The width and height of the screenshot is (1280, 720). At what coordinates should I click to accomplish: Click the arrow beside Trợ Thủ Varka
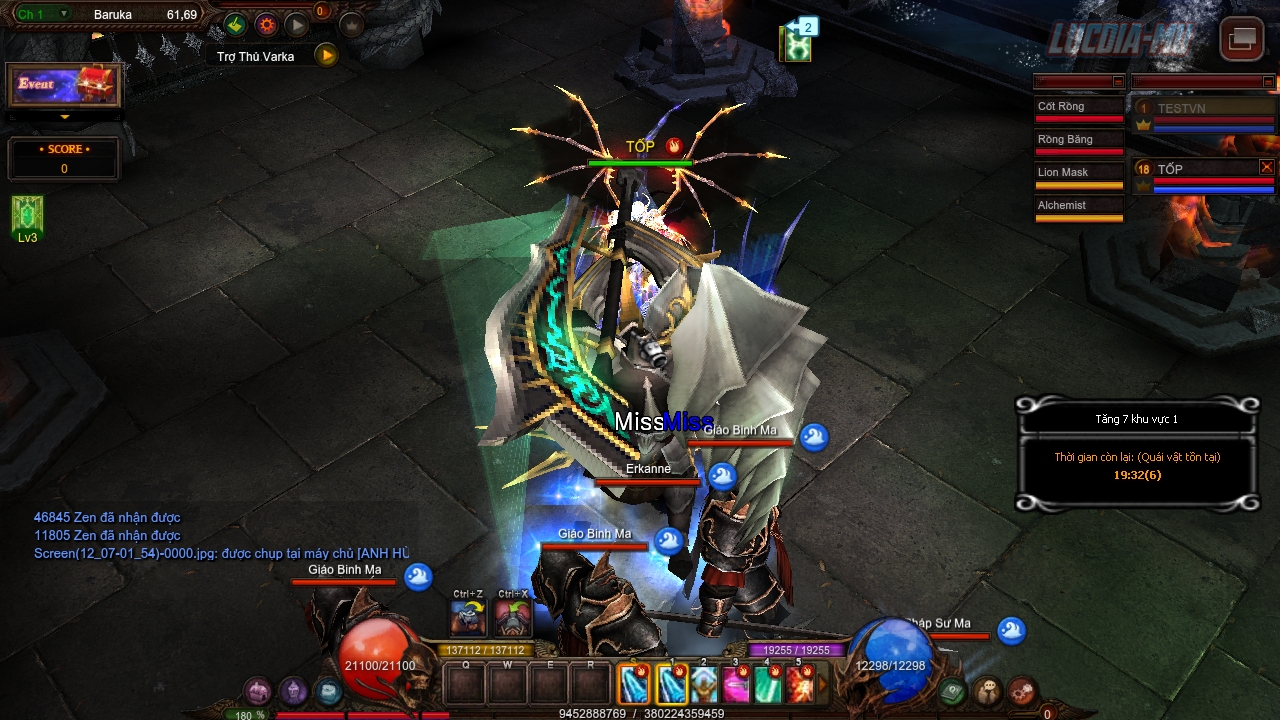tap(326, 56)
